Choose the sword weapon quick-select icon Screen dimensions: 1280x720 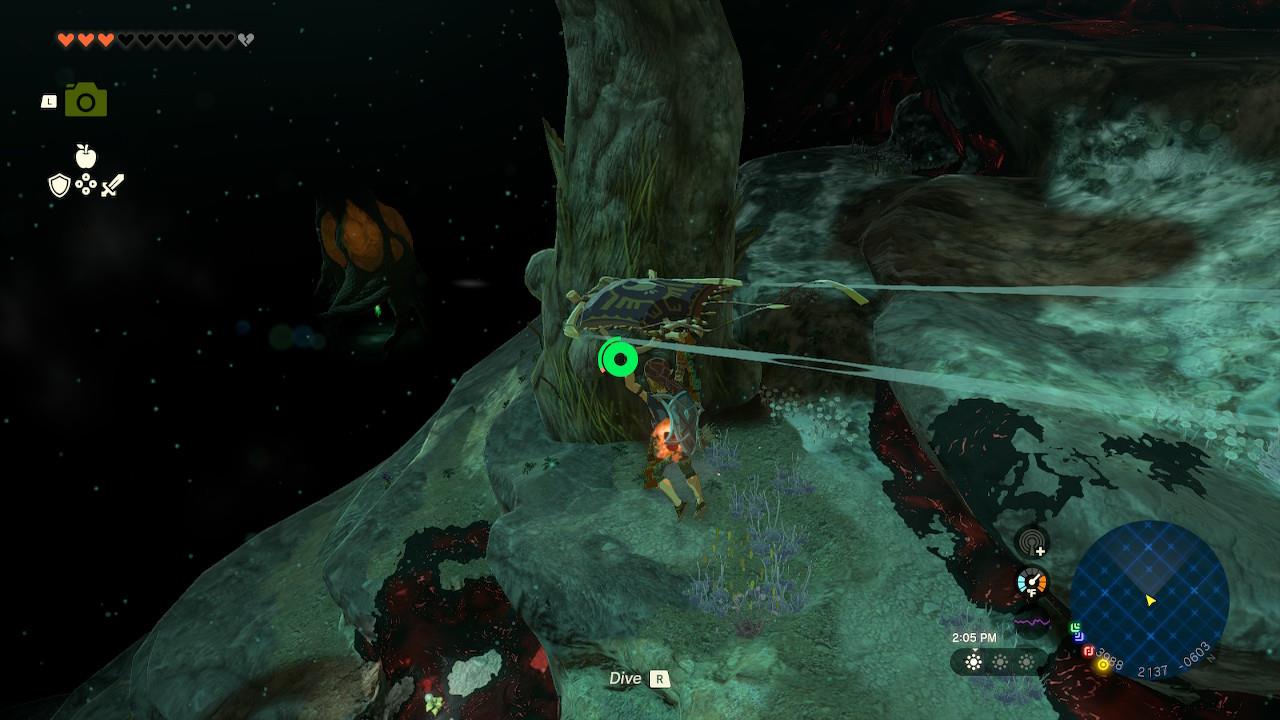pyautogui.click(x=112, y=185)
